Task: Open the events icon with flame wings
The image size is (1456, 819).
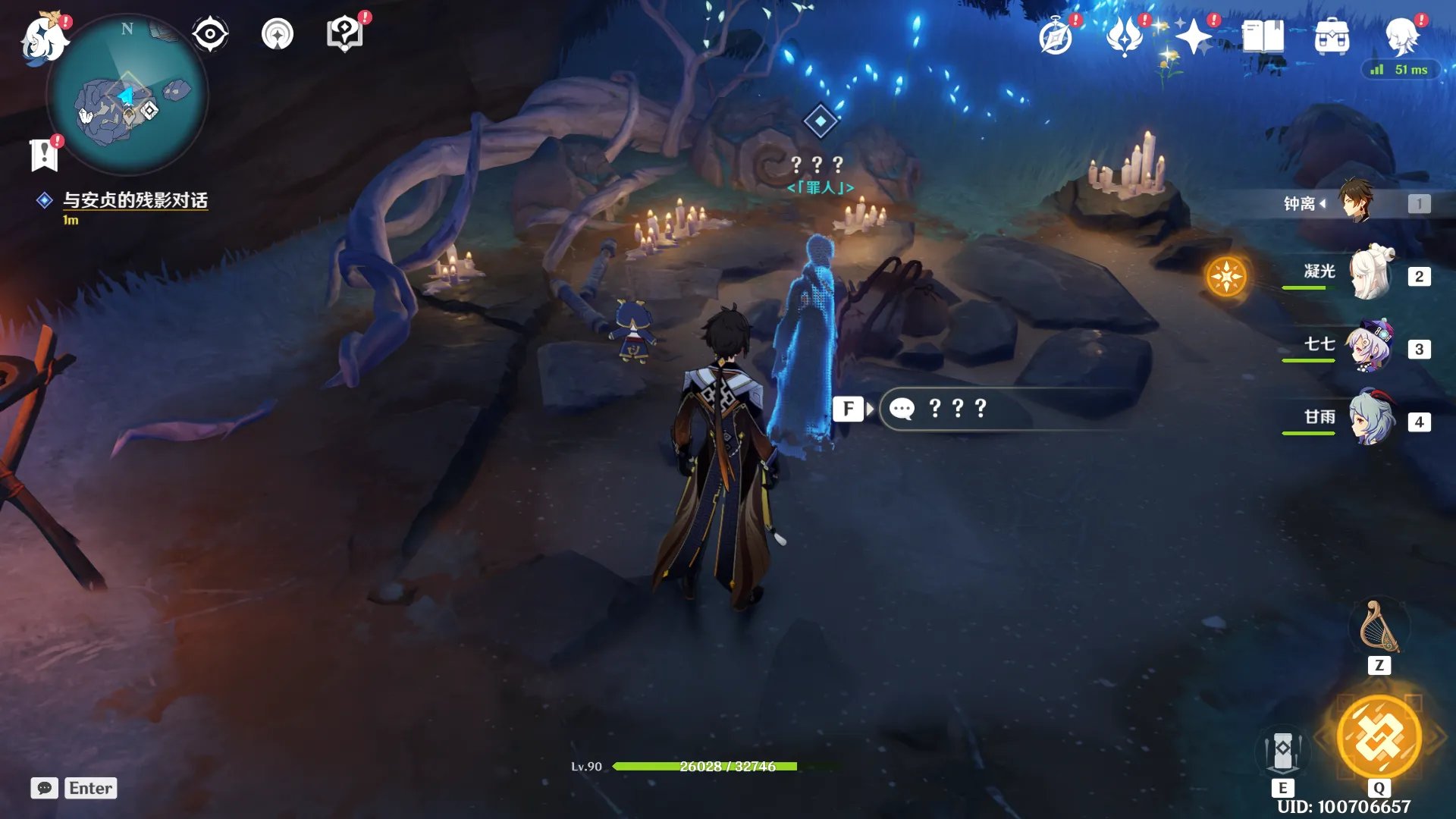Action: 1125,37
